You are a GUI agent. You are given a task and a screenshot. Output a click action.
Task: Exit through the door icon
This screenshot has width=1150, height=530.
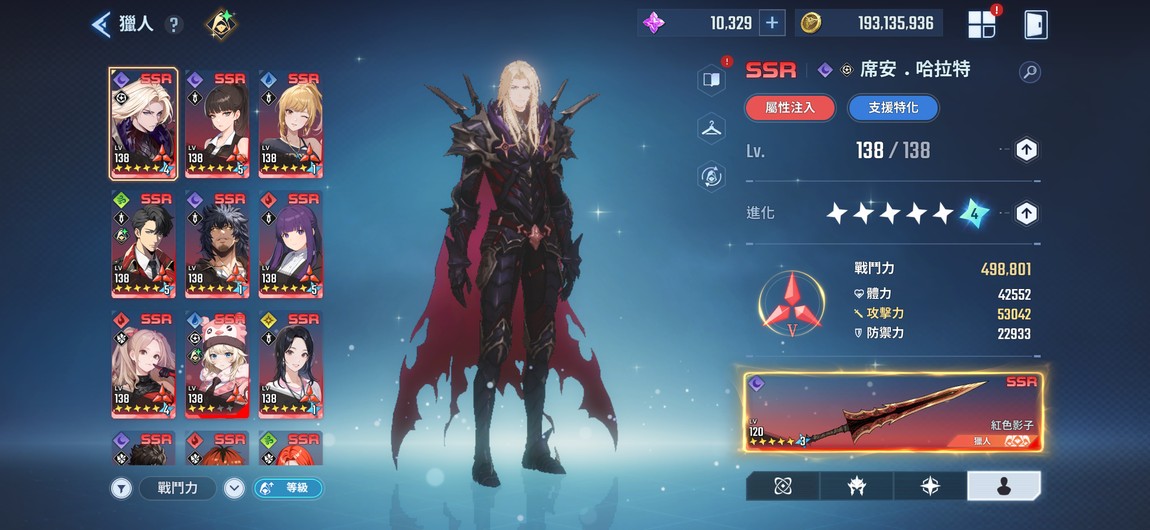[x=1036, y=24]
